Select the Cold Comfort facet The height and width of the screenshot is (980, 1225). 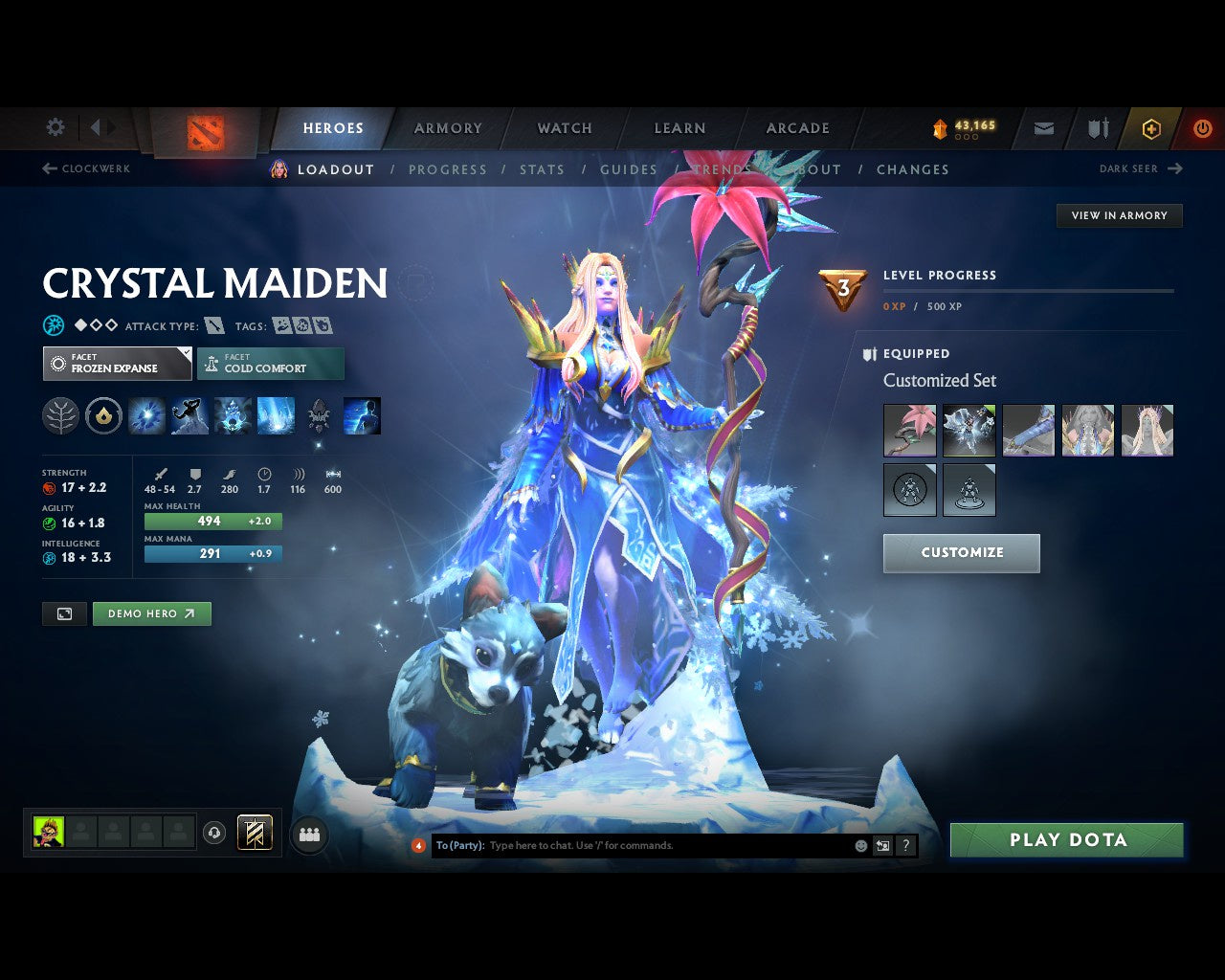coord(271,364)
